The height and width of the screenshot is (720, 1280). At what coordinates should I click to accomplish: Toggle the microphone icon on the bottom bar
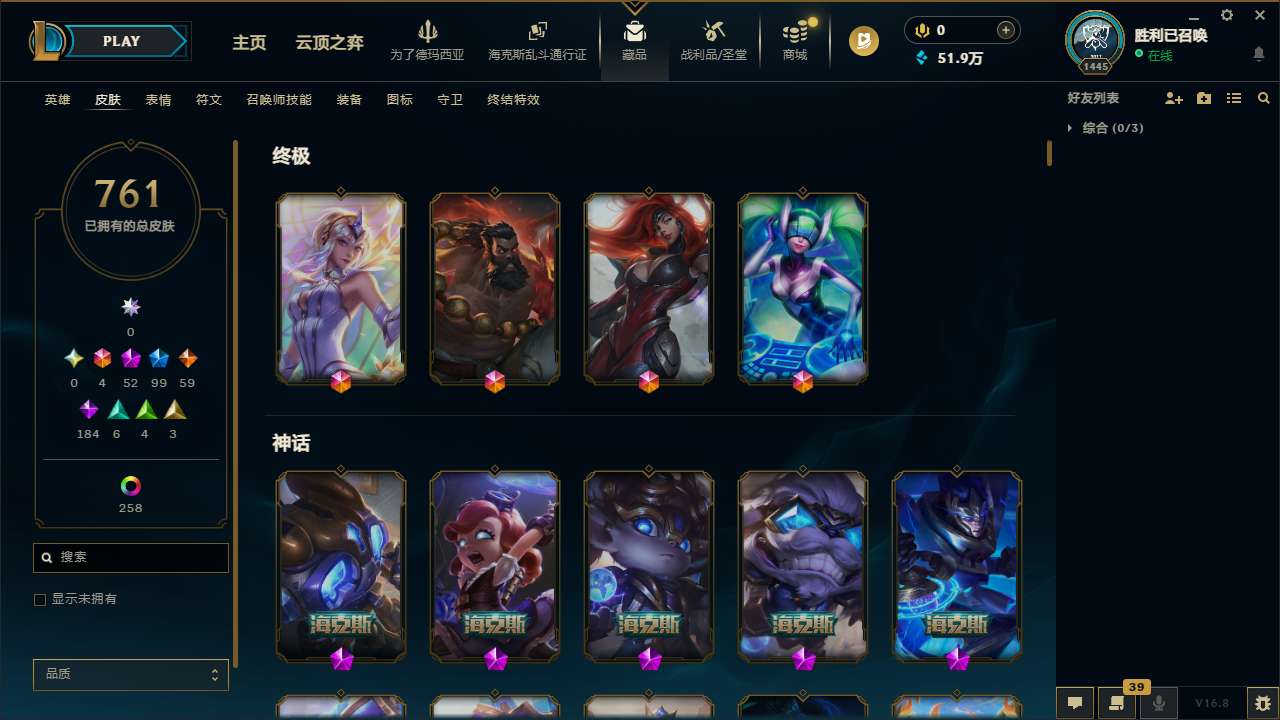1159,703
